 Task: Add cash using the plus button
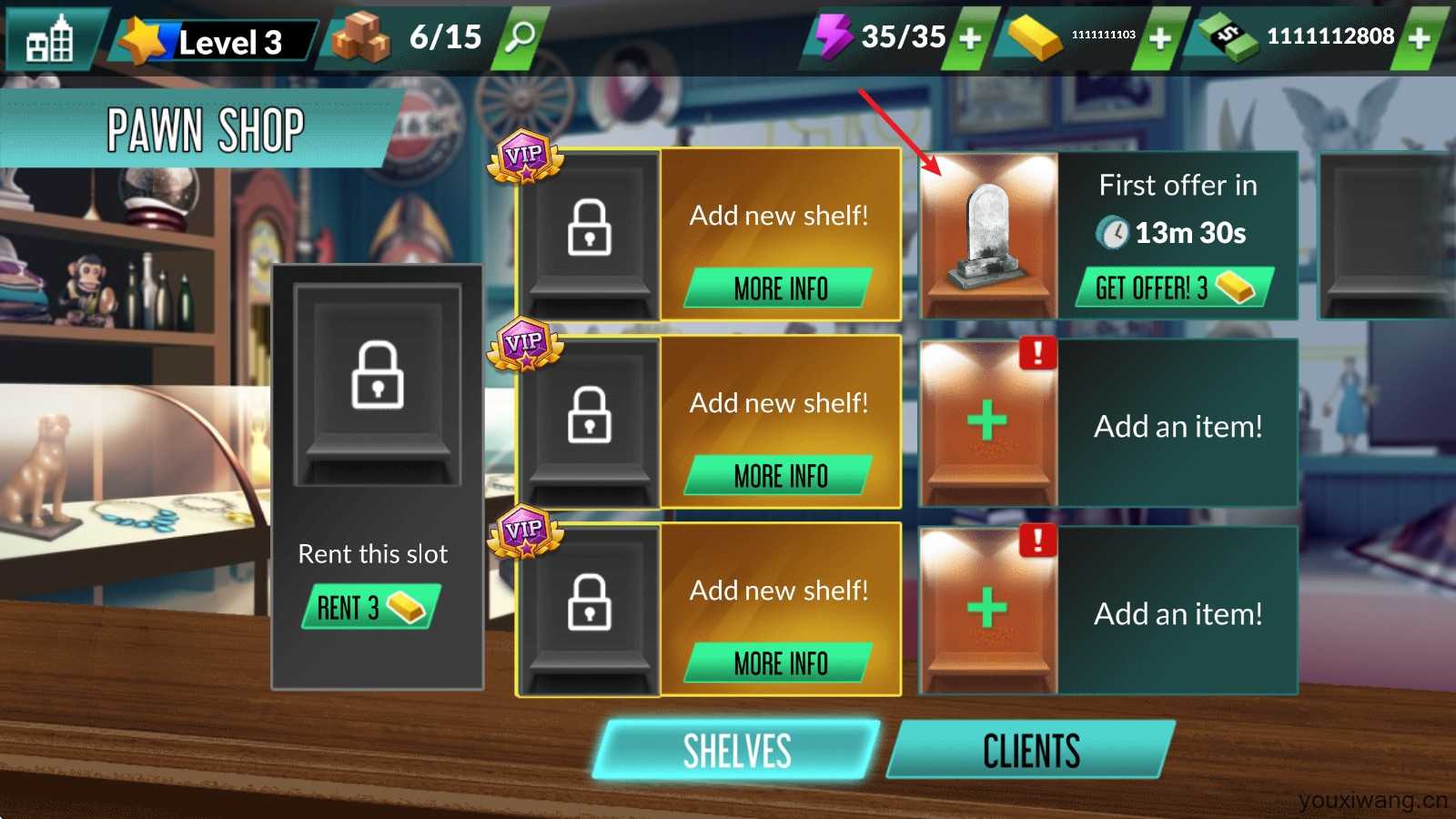(1419, 38)
